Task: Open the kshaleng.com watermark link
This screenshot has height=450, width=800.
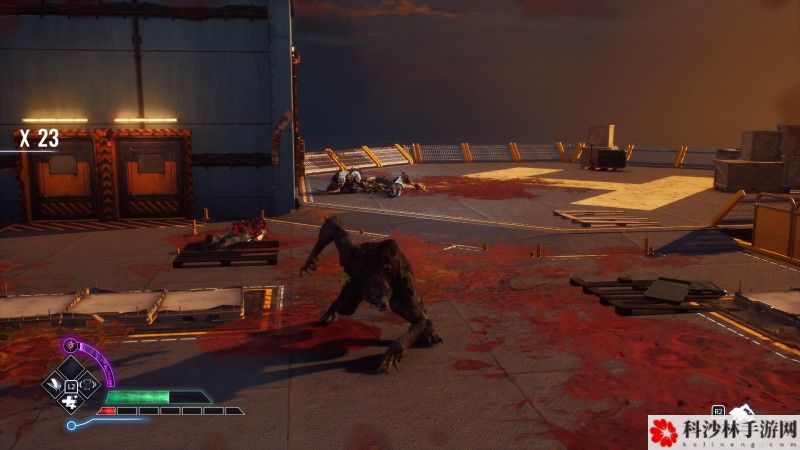Action: click(x=723, y=432)
